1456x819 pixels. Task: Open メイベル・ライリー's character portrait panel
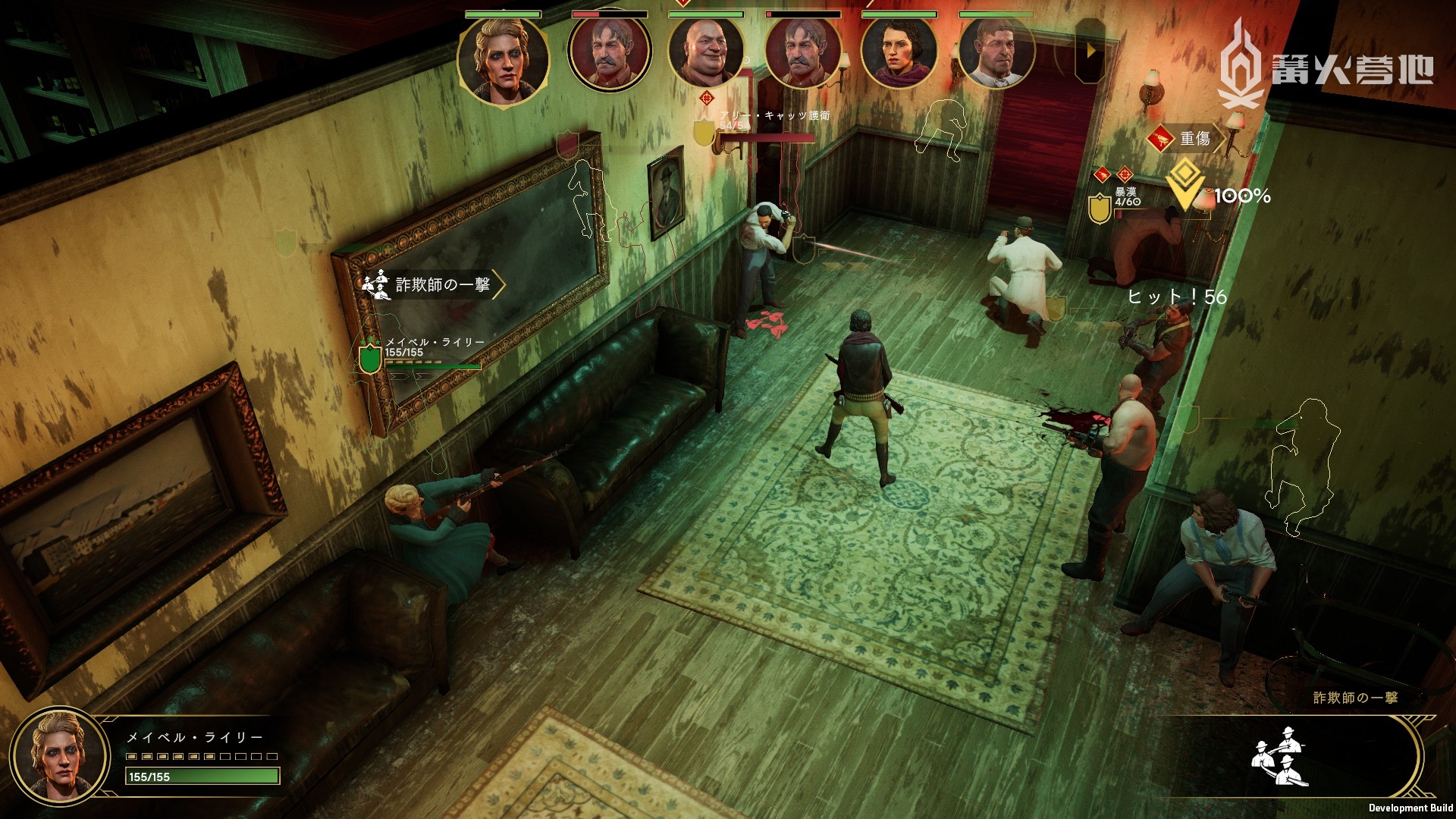59,755
